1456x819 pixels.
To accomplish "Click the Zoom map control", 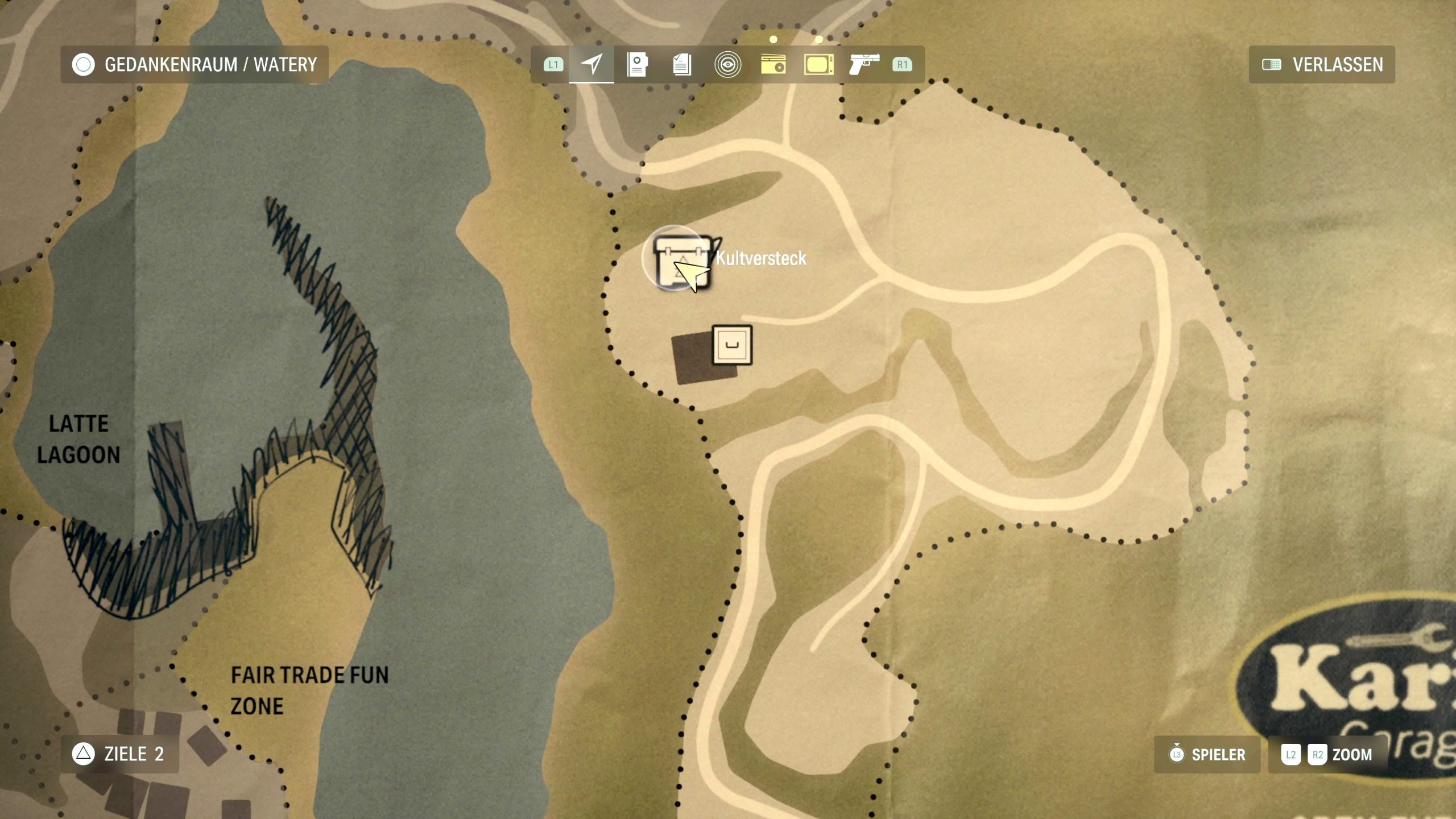I will (x=1327, y=755).
